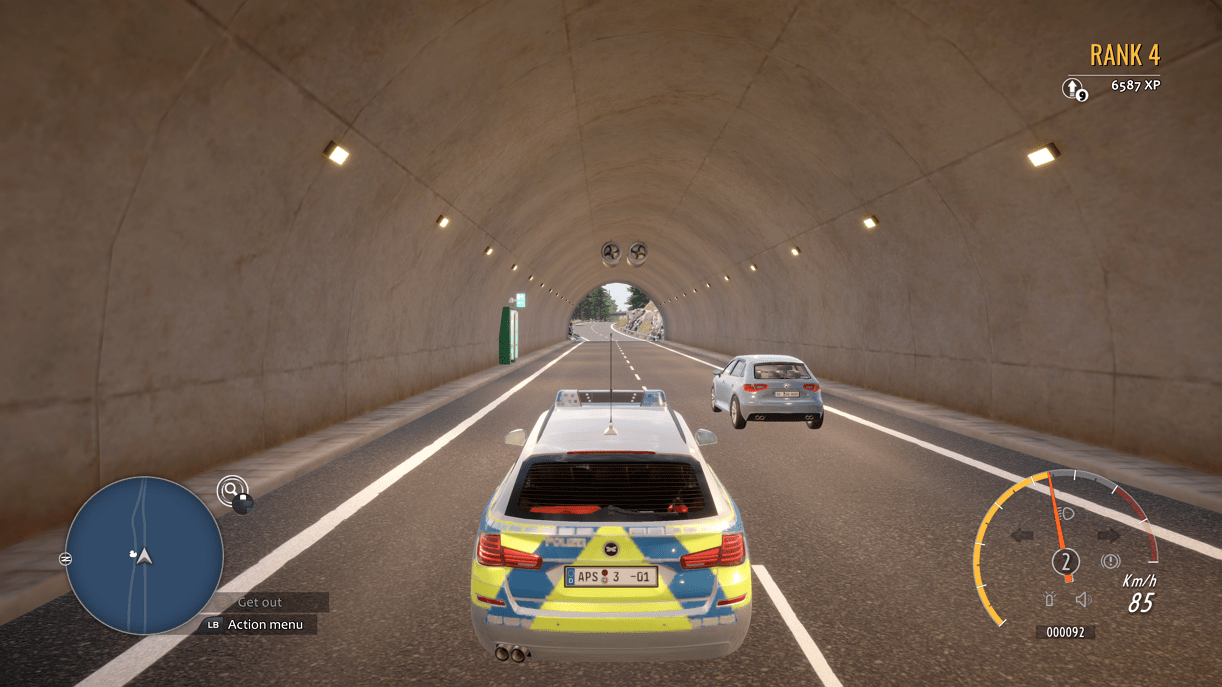
Task: Toggle the headlight indicator icon
Action: tap(1067, 513)
